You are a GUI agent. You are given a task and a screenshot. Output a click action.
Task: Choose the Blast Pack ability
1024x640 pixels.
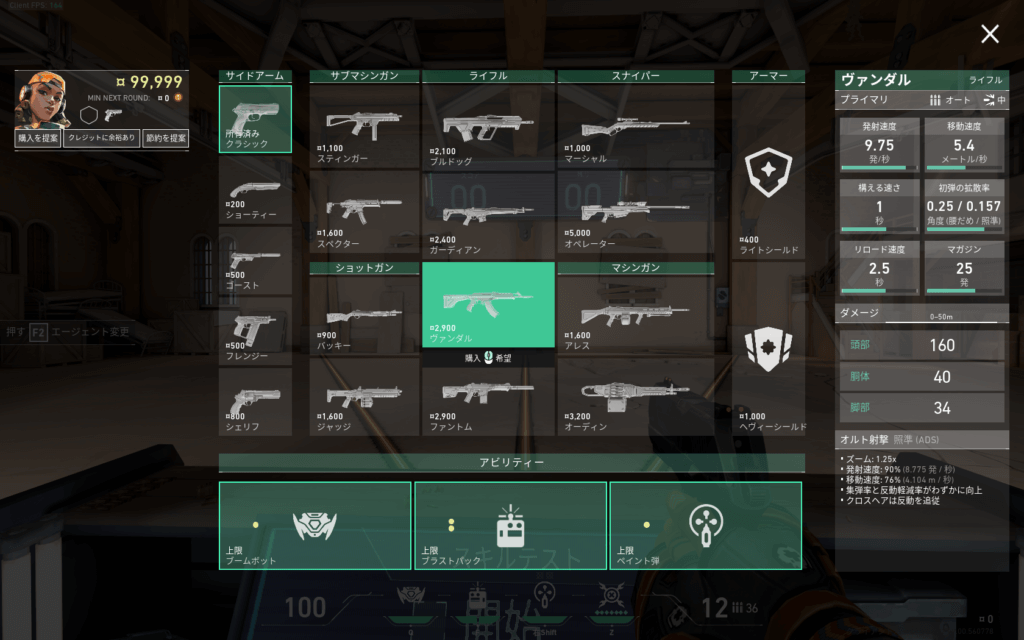click(x=510, y=525)
